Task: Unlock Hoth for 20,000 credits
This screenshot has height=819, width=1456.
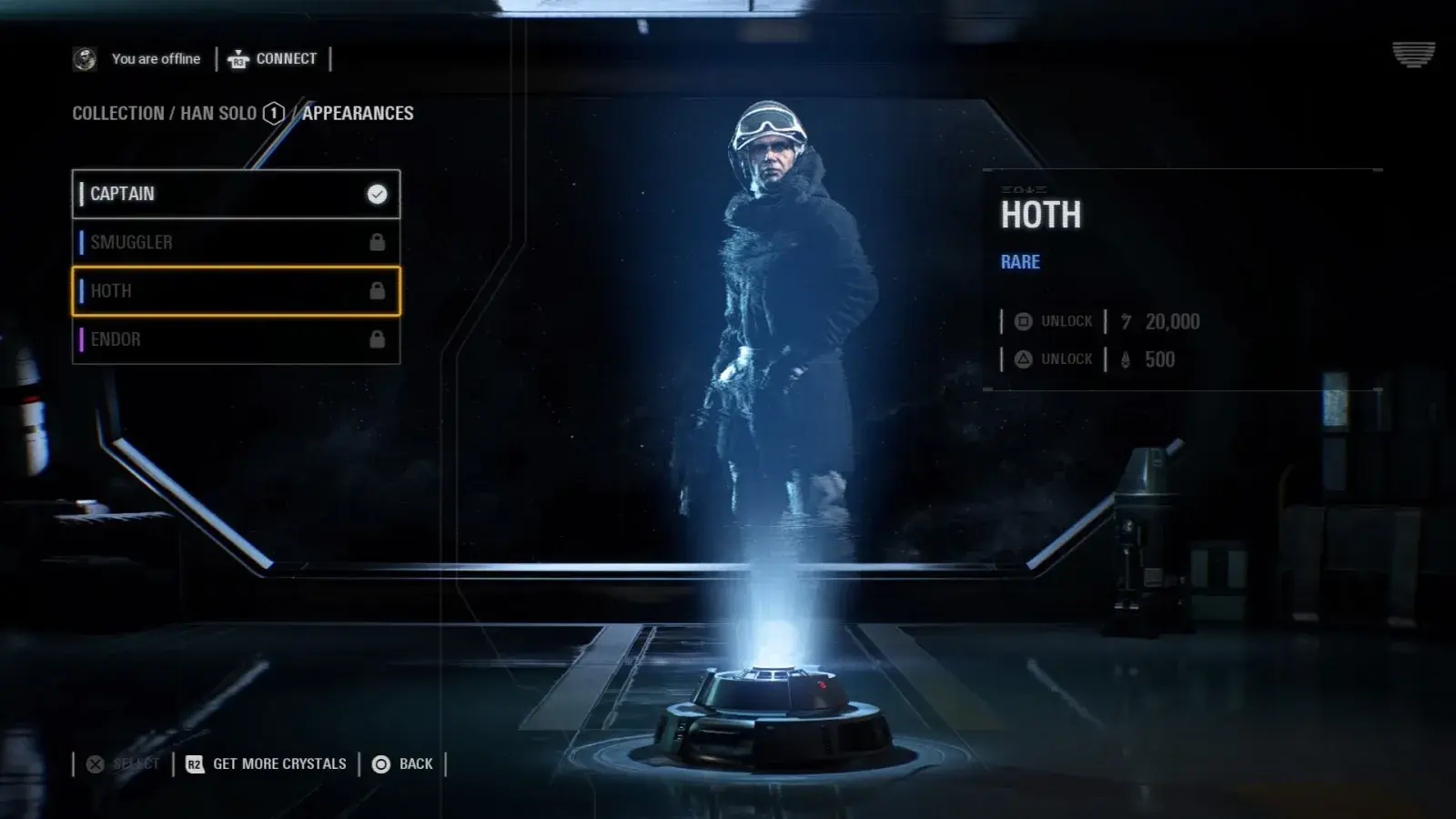Action: [x=1056, y=321]
